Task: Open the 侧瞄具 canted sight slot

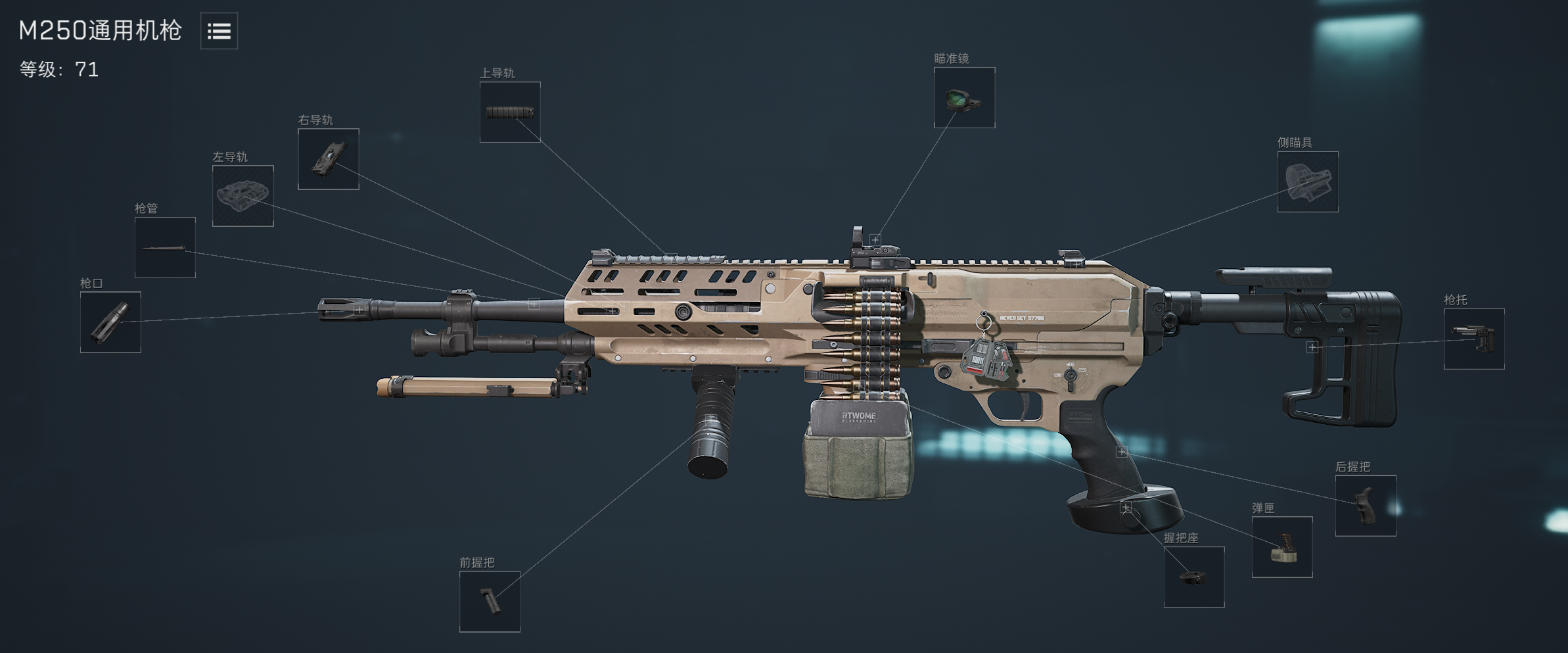Action: [1307, 181]
